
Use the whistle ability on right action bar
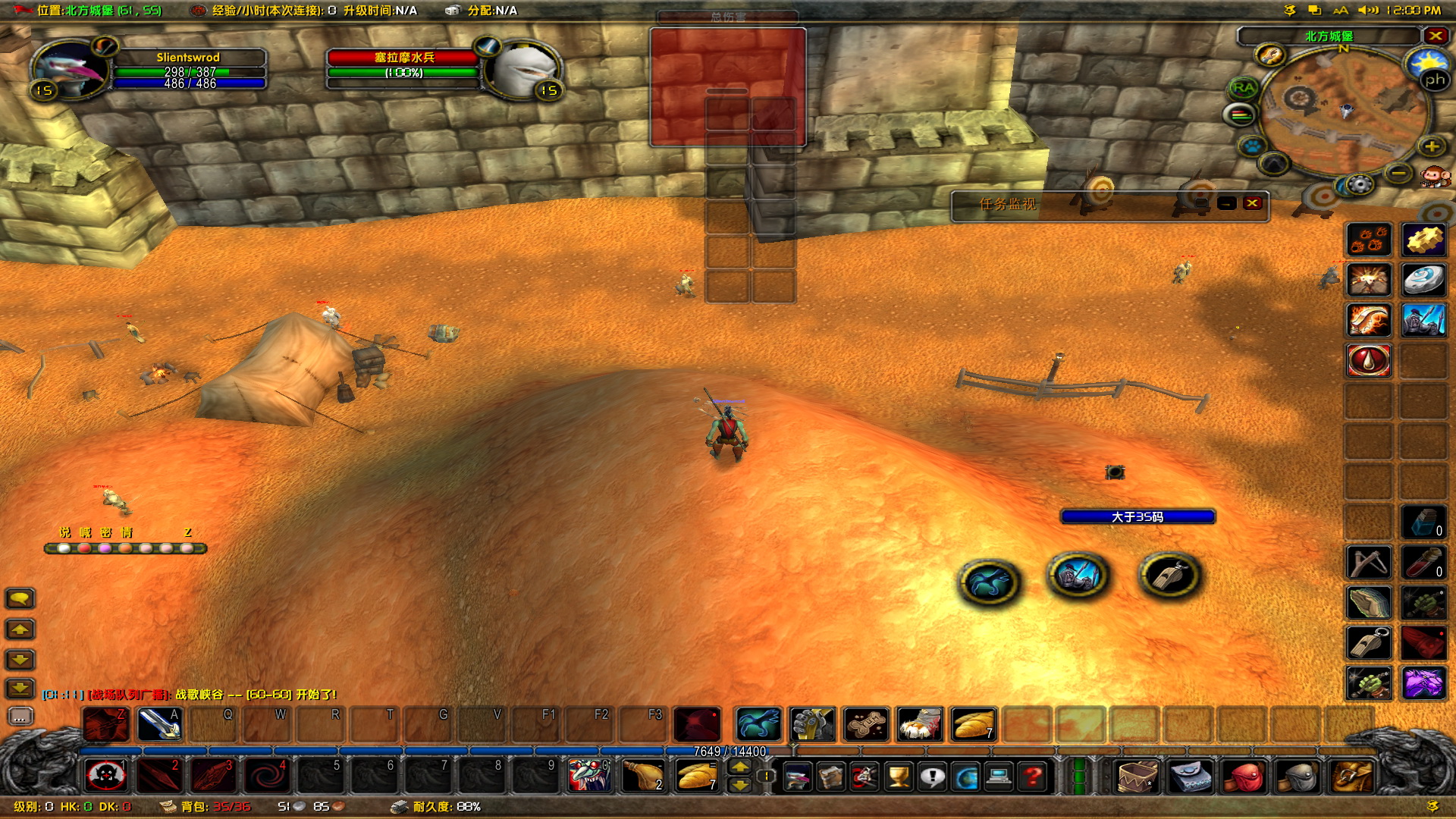coord(1369,642)
